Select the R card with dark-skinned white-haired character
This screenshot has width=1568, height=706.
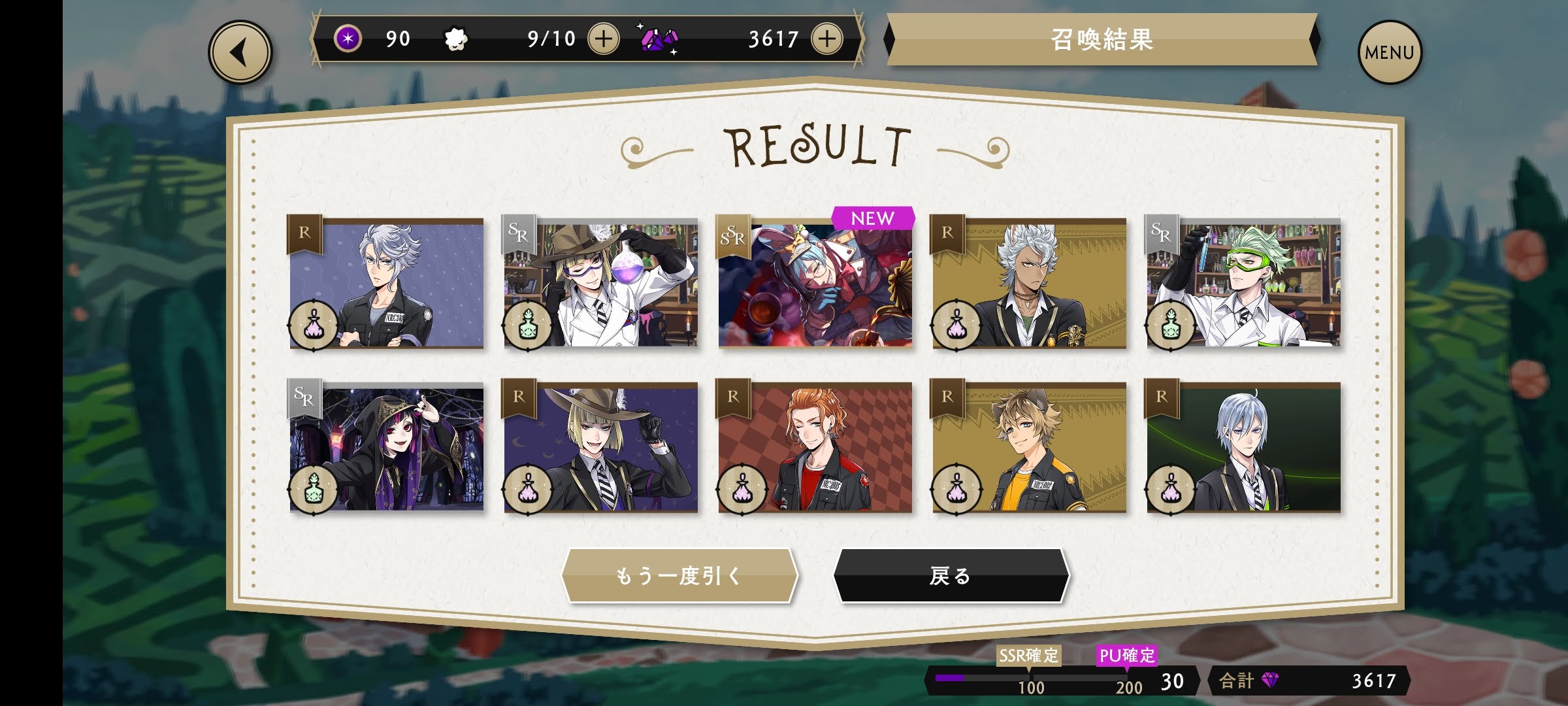[1029, 283]
